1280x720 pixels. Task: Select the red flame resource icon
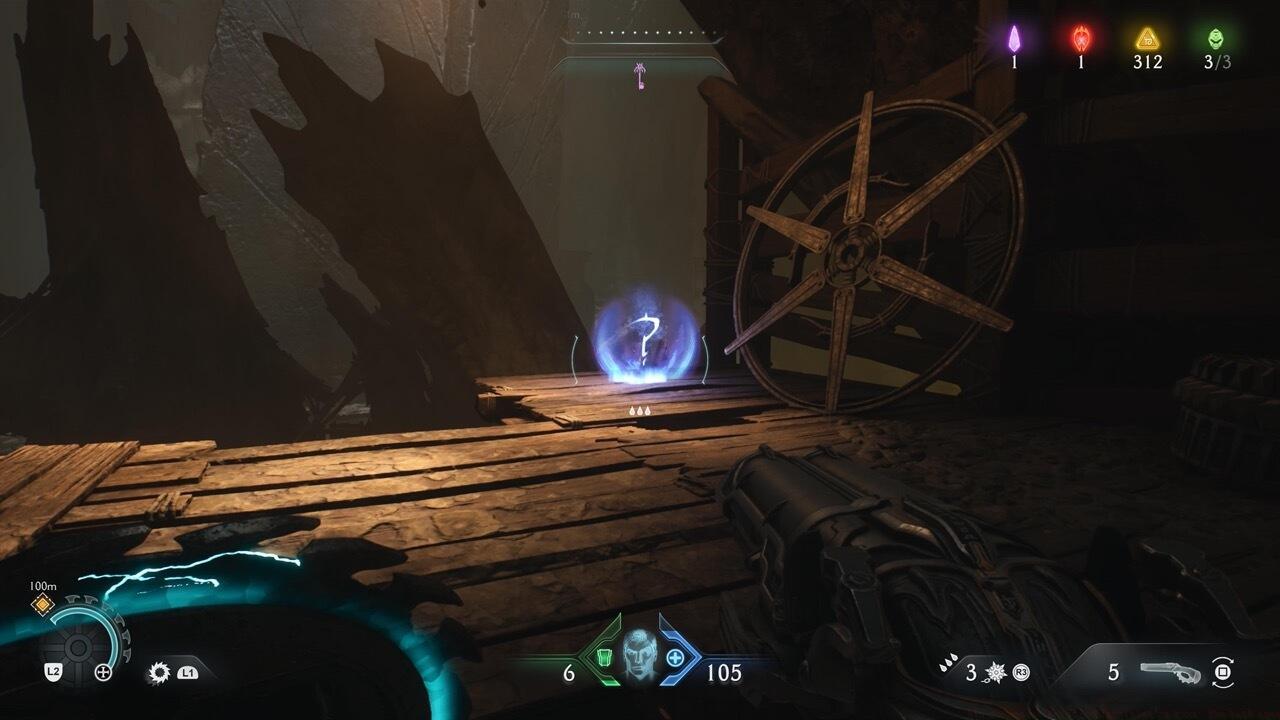[x=1081, y=38]
